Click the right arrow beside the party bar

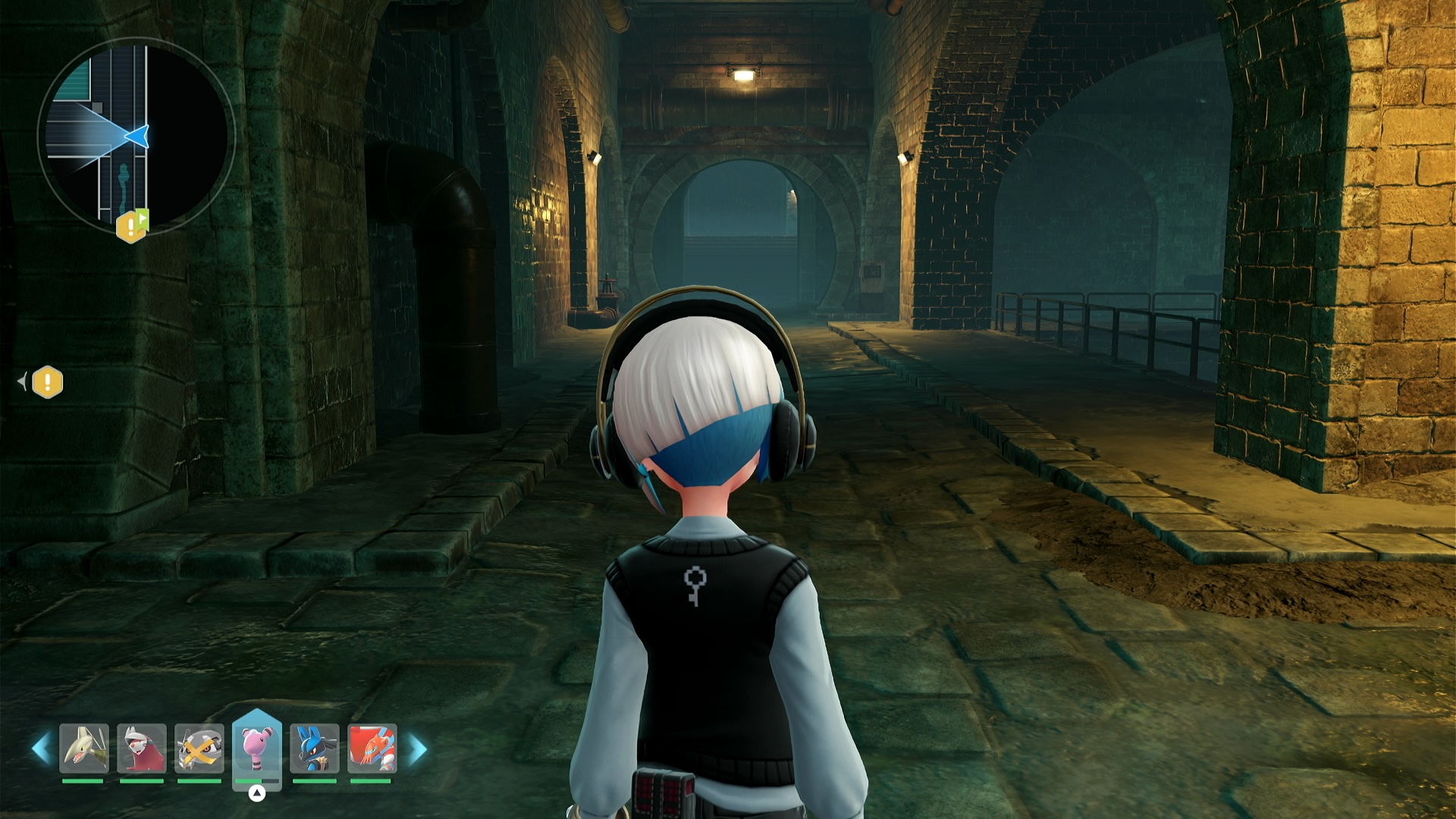tap(418, 749)
